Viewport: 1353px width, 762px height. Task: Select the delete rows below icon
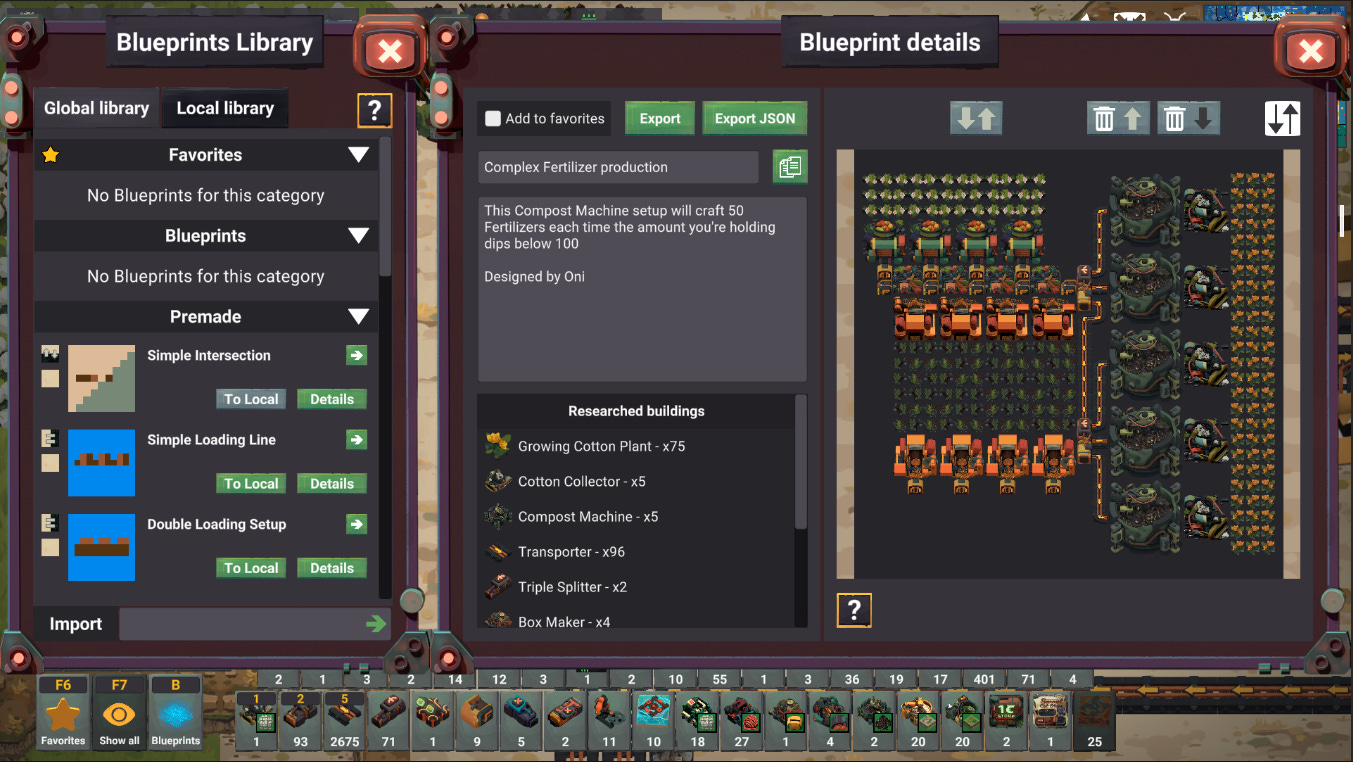(x=1189, y=118)
